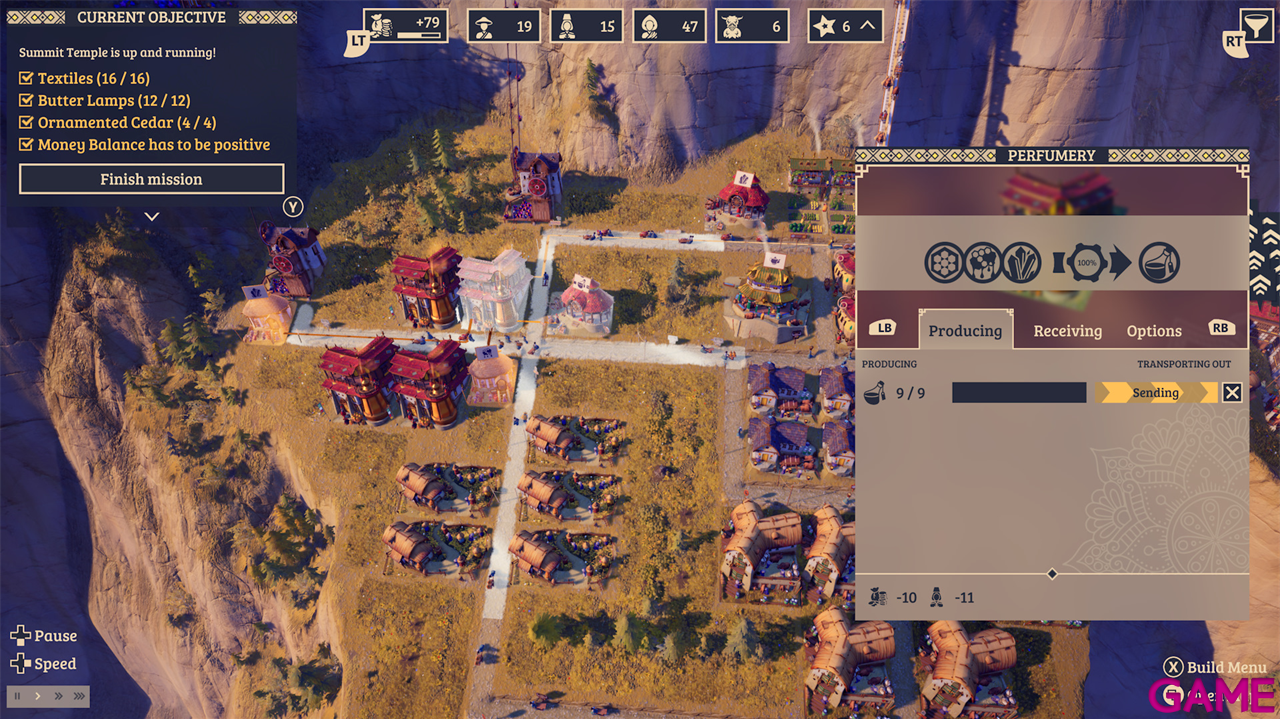Activate triple-arrow fastest speed
The image size is (1280, 719).
click(x=79, y=696)
